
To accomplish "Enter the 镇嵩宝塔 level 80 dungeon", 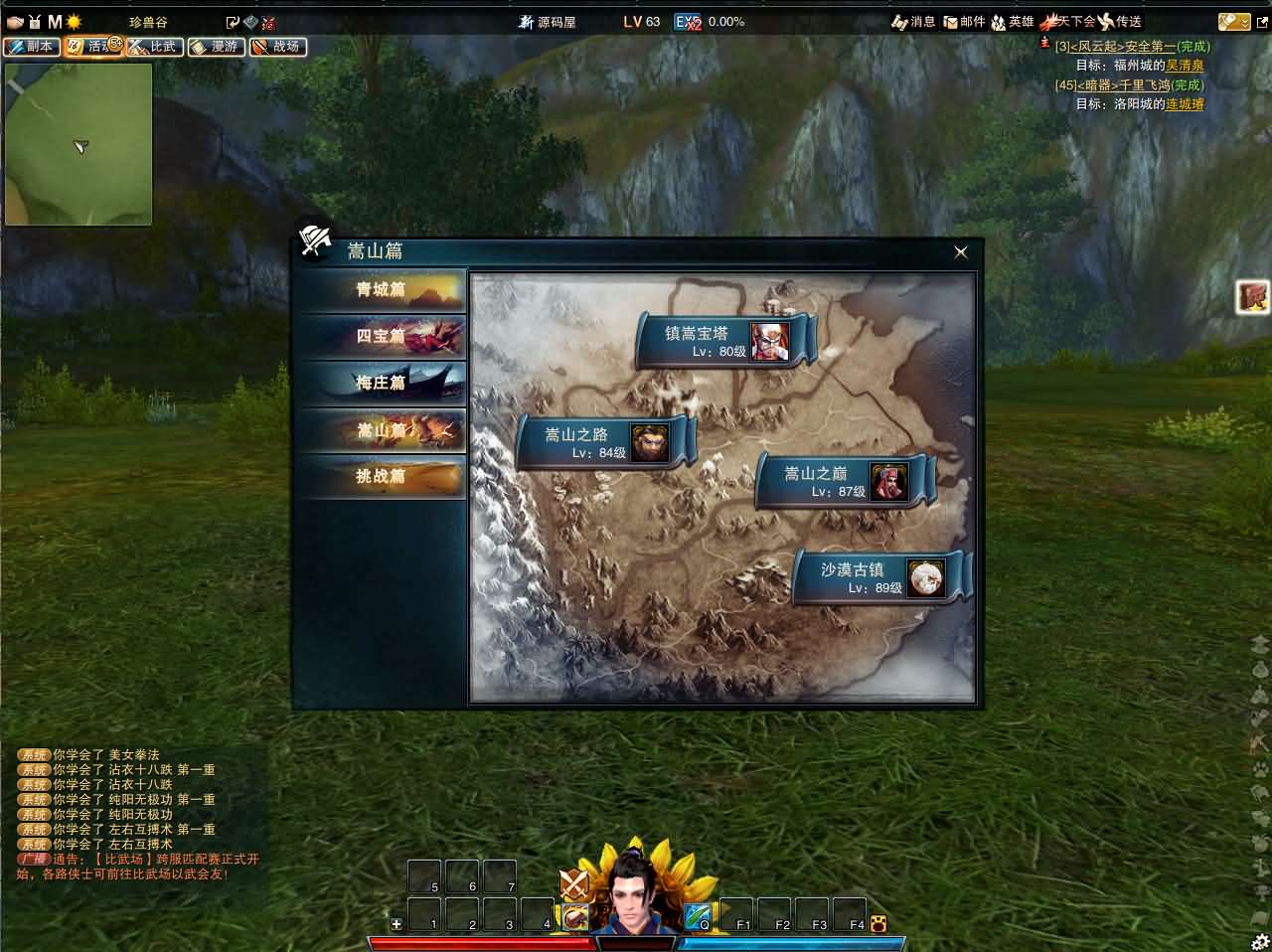I will click(725, 341).
